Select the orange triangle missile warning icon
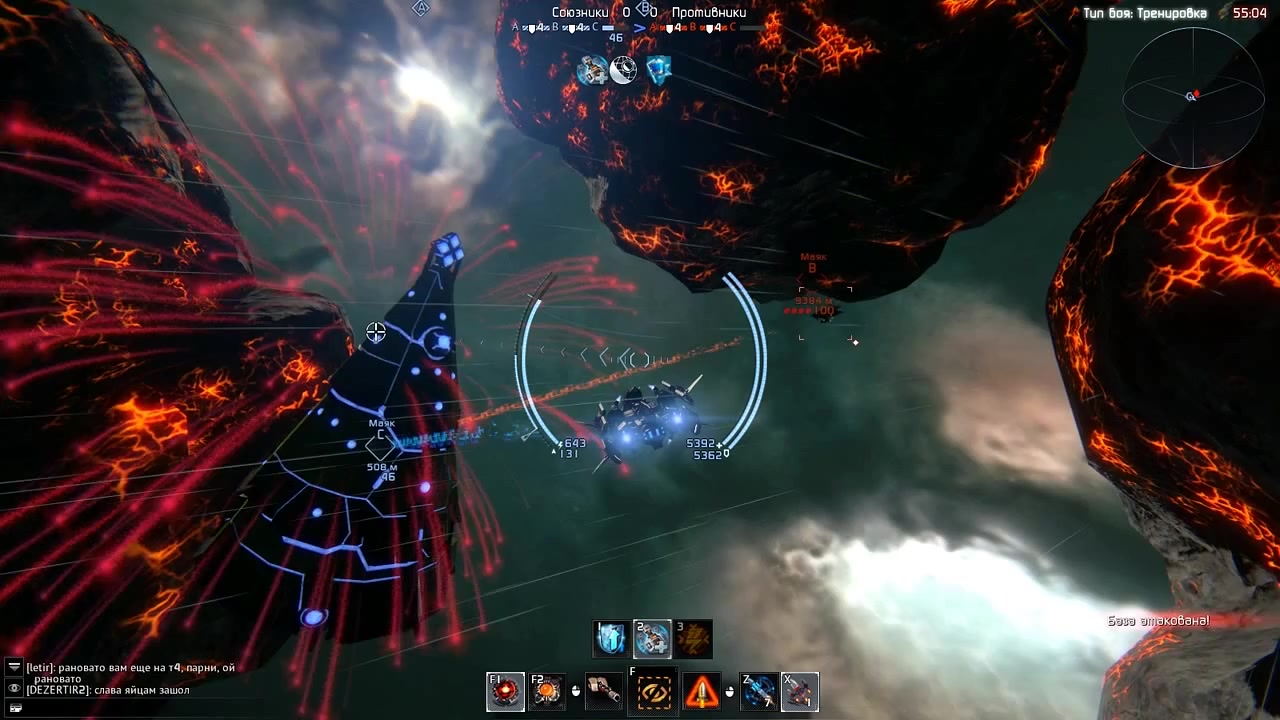The height and width of the screenshot is (720, 1280). pyautogui.click(x=701, y=691)
